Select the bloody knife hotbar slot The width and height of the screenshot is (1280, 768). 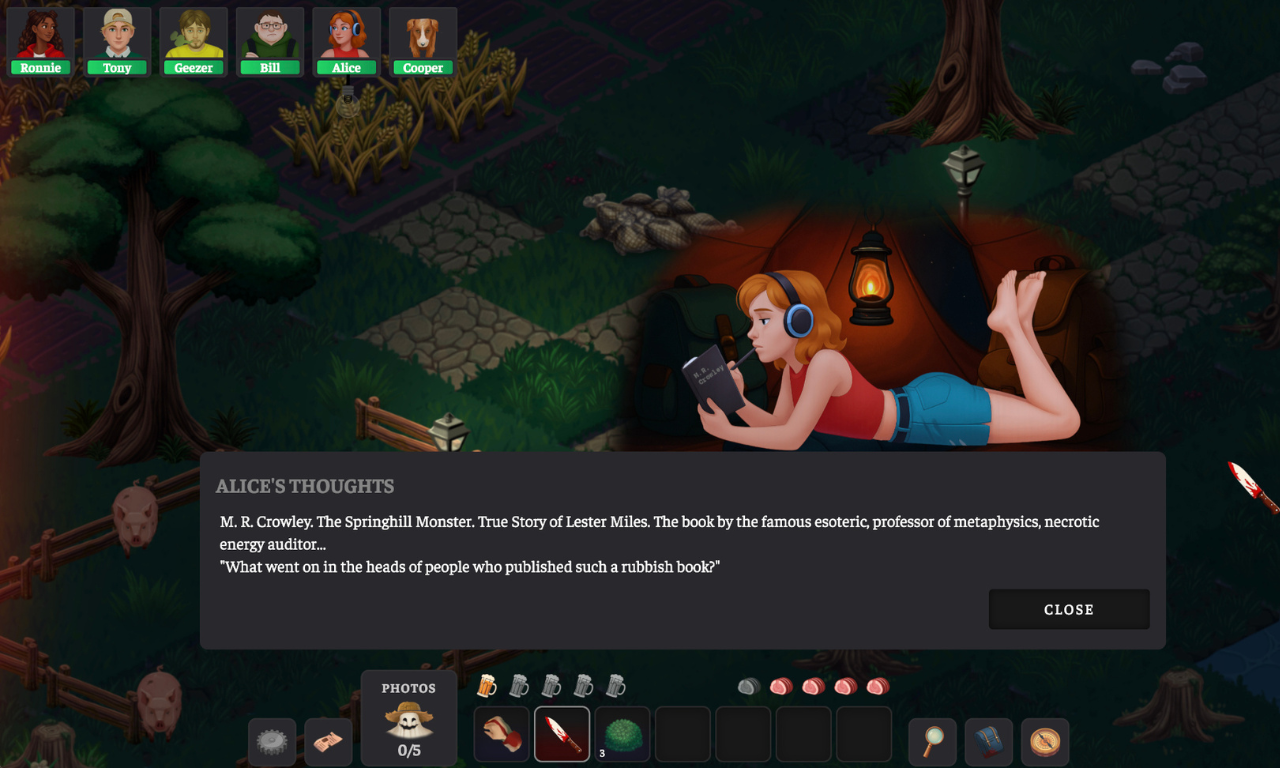click(562, 735)
